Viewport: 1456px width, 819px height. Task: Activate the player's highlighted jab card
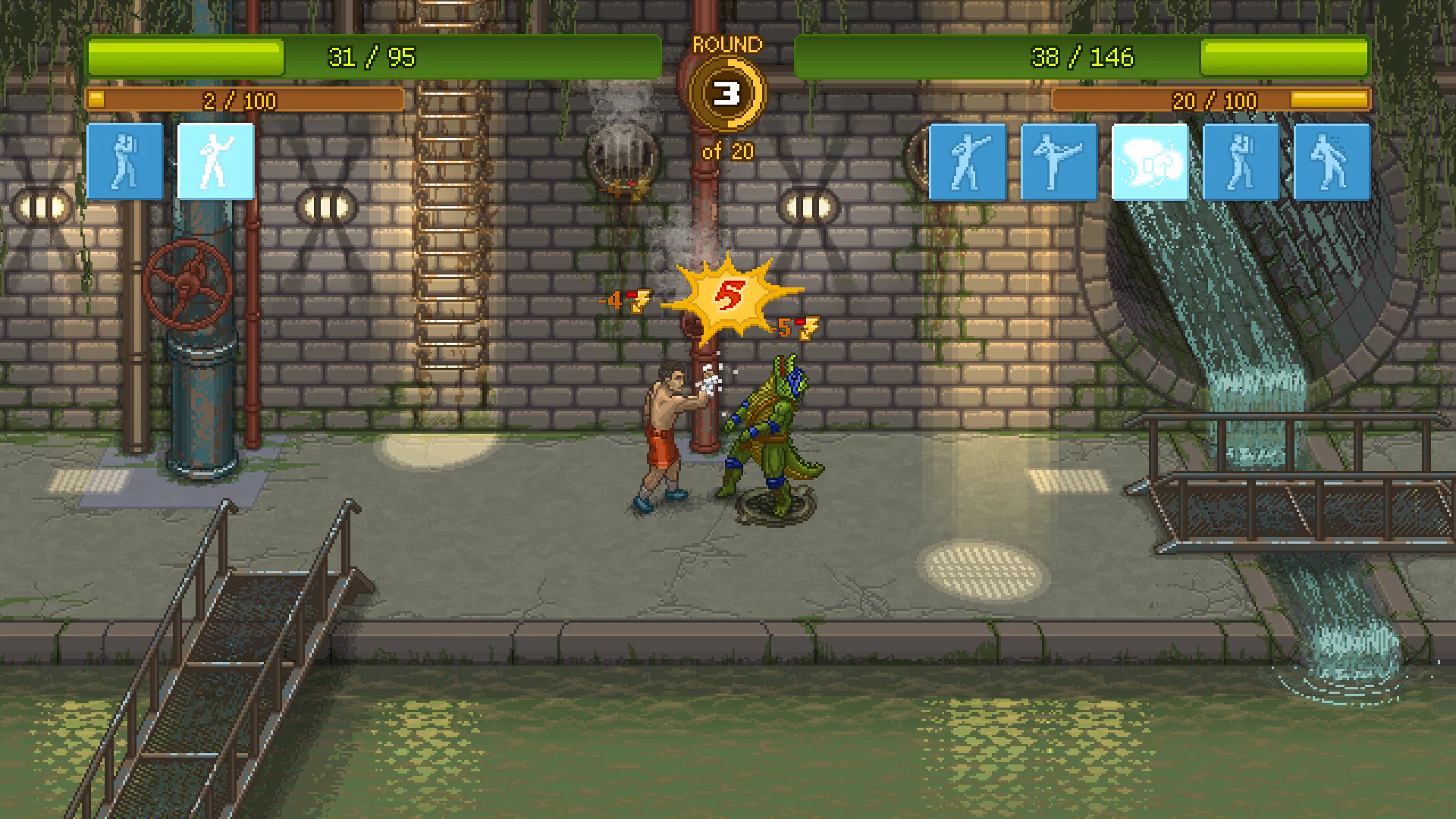[x=215, y=162]
